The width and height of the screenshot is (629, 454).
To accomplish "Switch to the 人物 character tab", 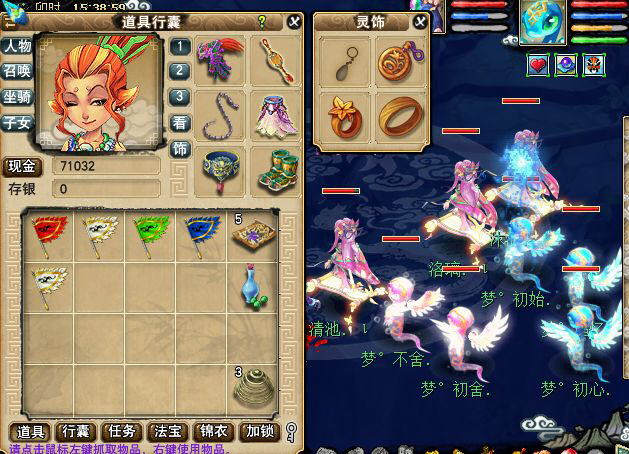I will coord(16,46).
